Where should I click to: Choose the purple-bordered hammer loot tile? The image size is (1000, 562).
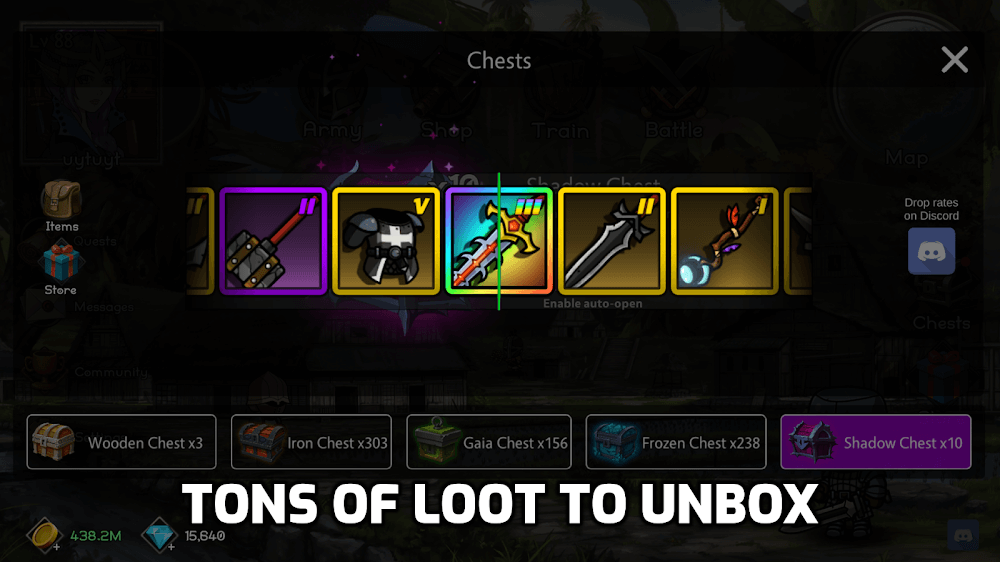273,241
